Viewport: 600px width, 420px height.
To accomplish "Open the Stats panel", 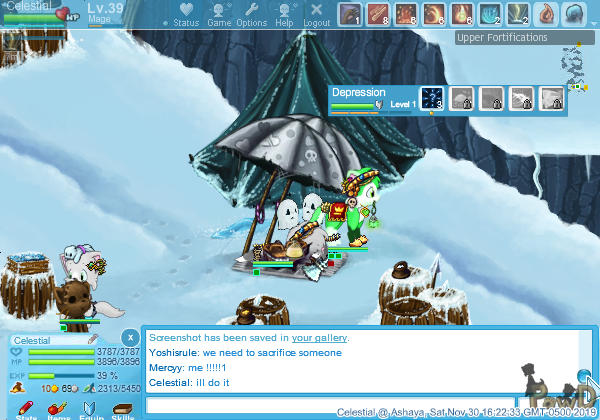I will click(x=26, y=408).
